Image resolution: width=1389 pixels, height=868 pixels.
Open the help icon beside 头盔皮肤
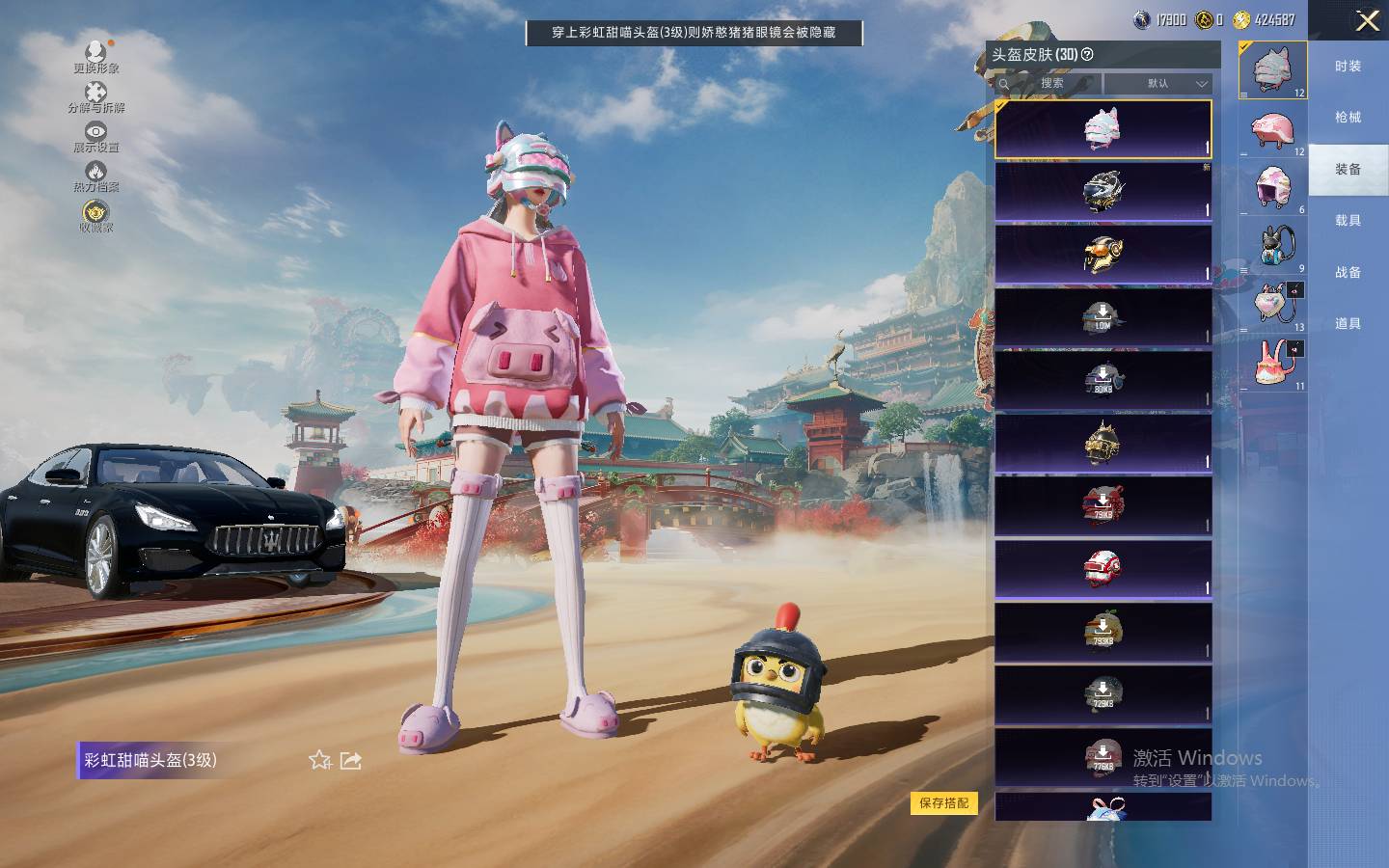pos(1088,55)
